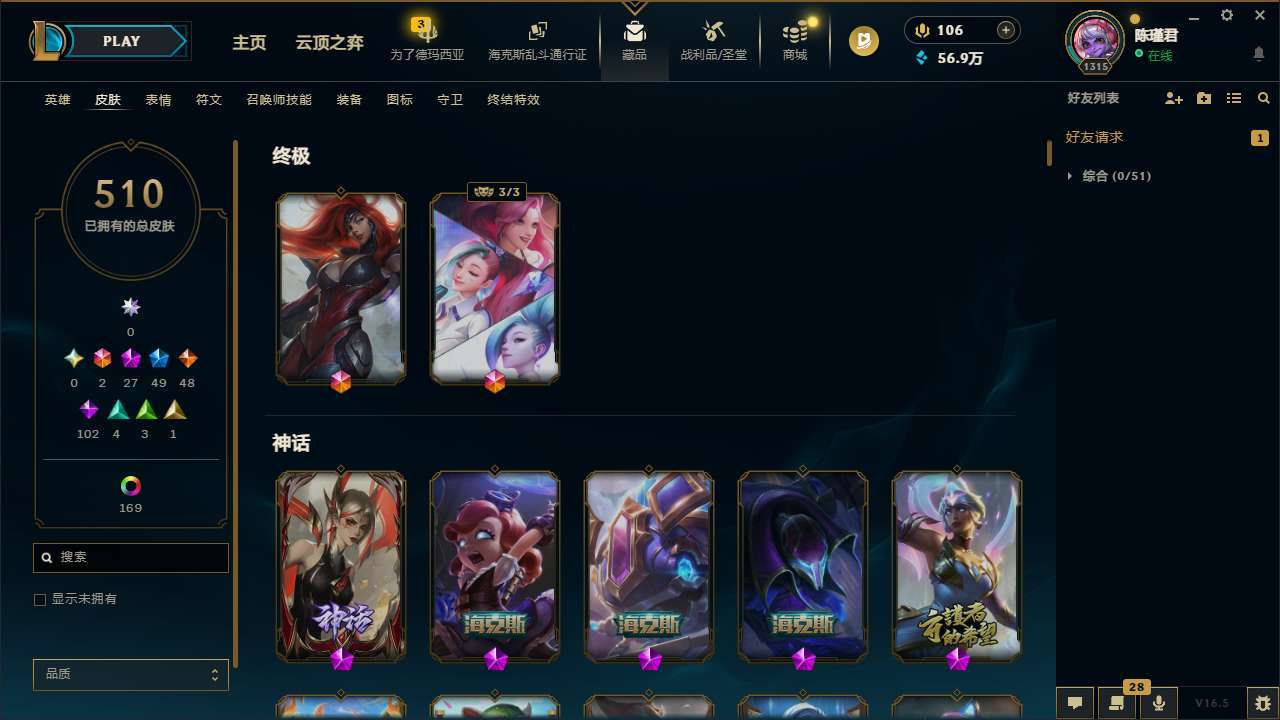Collapse the top navigation chevron above 藏品
This screenshot has height=720, width=1280.
click(x=634, y=5)
